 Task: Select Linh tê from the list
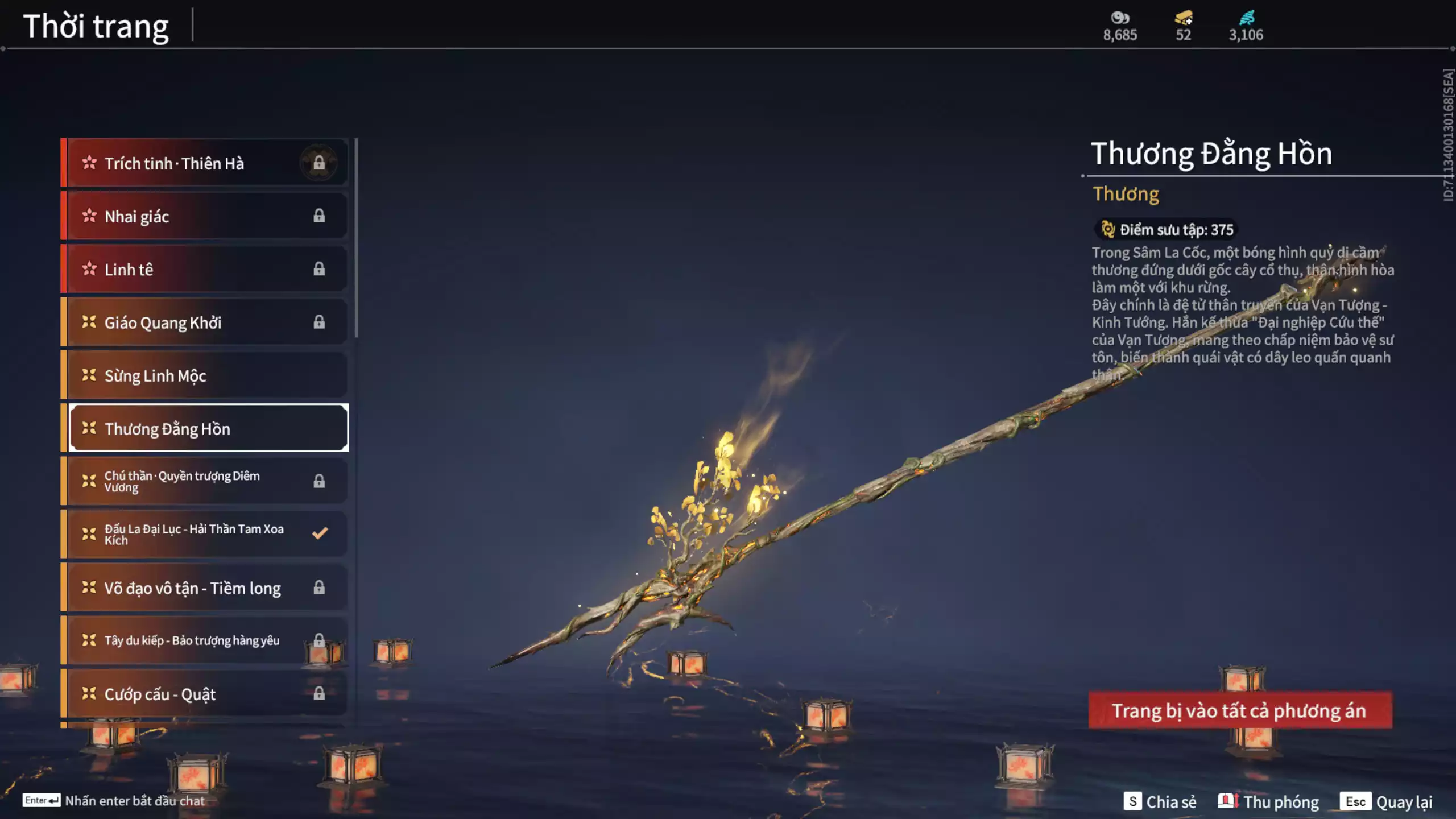click(x=205, y=269)
